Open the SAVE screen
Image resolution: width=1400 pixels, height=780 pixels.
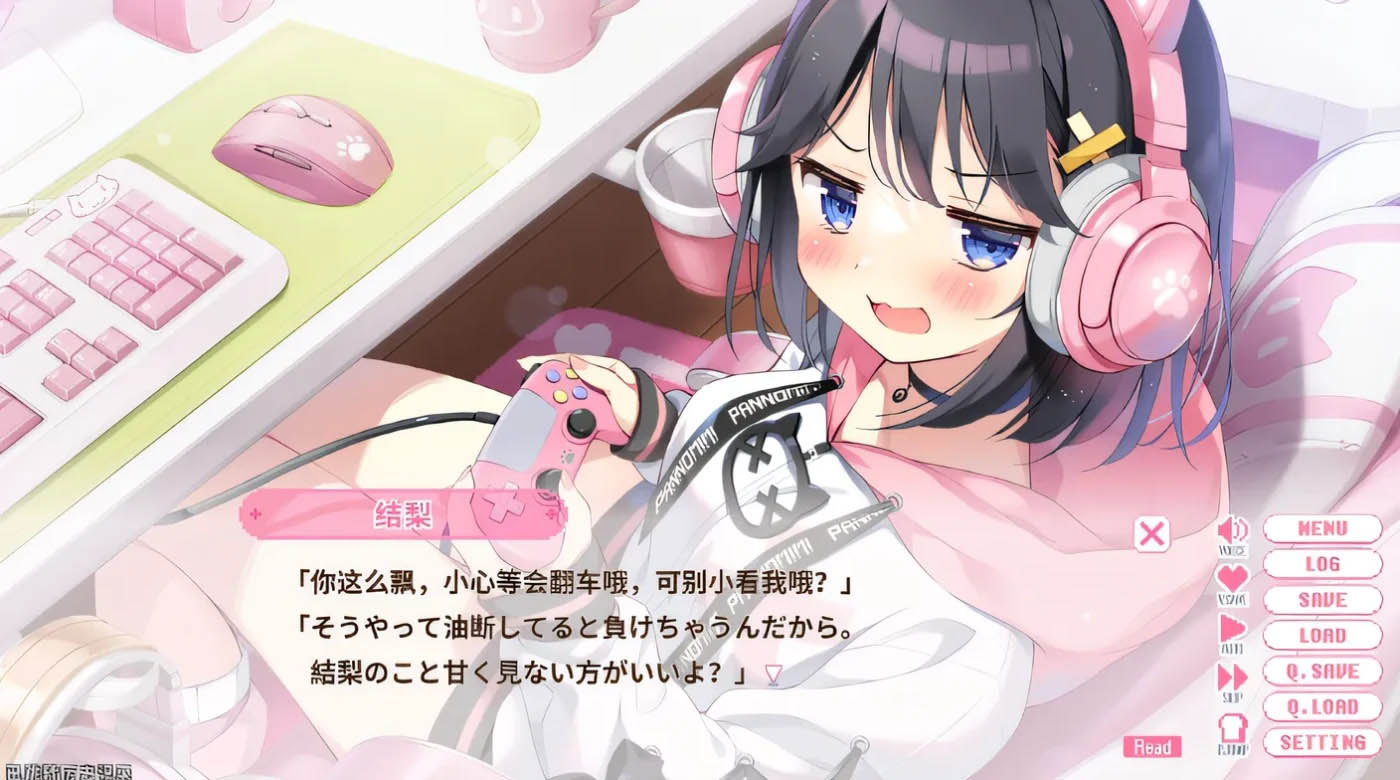(x=1322, y=600)
